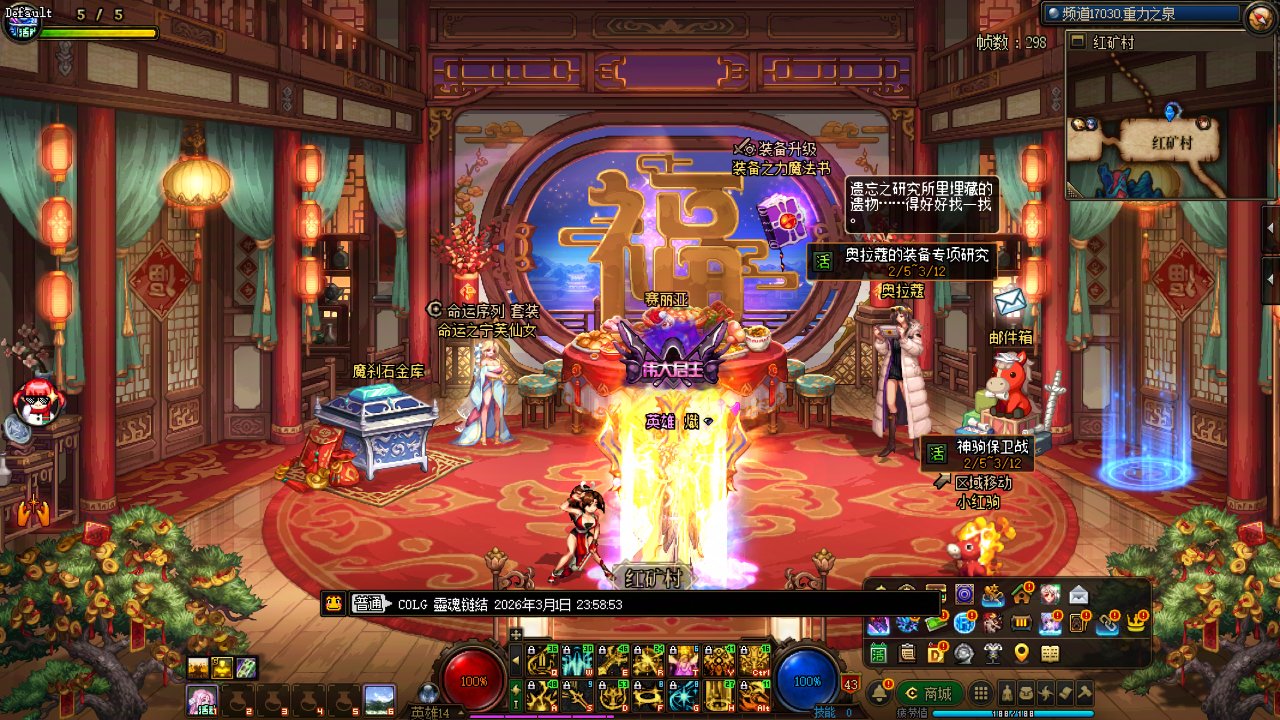
Task: Open the compass button beside channel bar
Action: tap(1258, 15)
